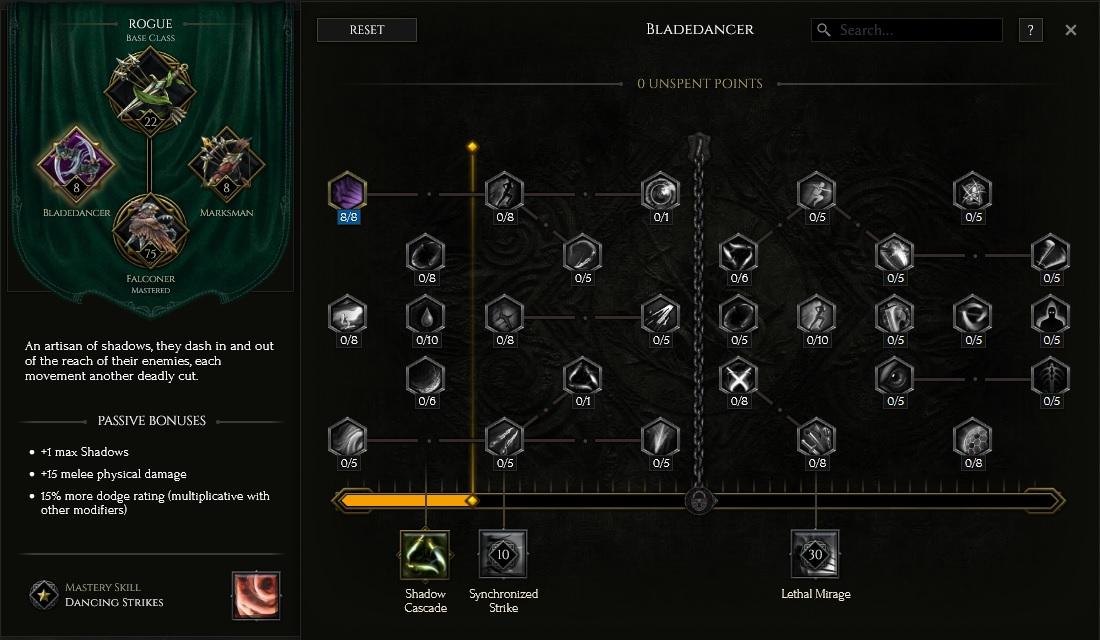Close the Bladedancer passive tree window

coord(1071,30)
